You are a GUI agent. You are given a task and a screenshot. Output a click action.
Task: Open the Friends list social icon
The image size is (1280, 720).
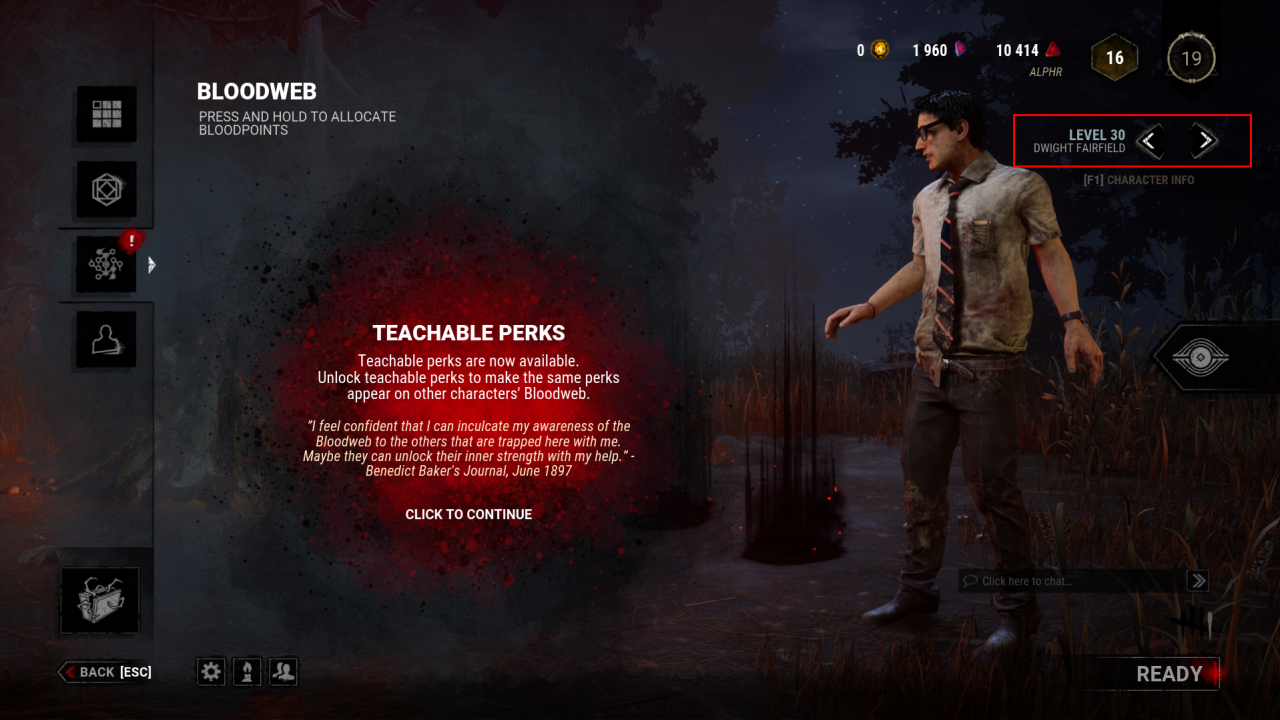point(281,671)
